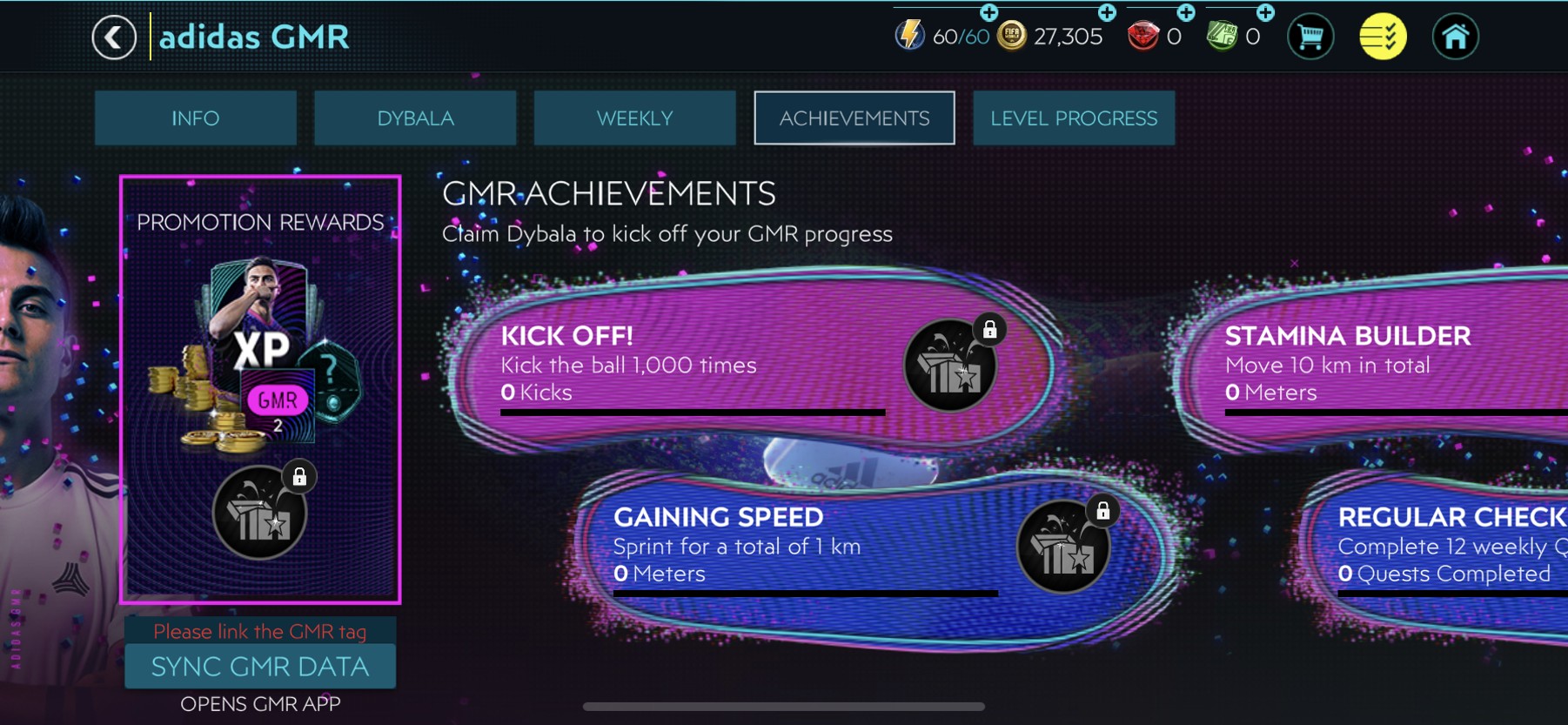Go back using the arrow button
The image size is (1568, 725).
pyautogui.click(x=114, y=37)
